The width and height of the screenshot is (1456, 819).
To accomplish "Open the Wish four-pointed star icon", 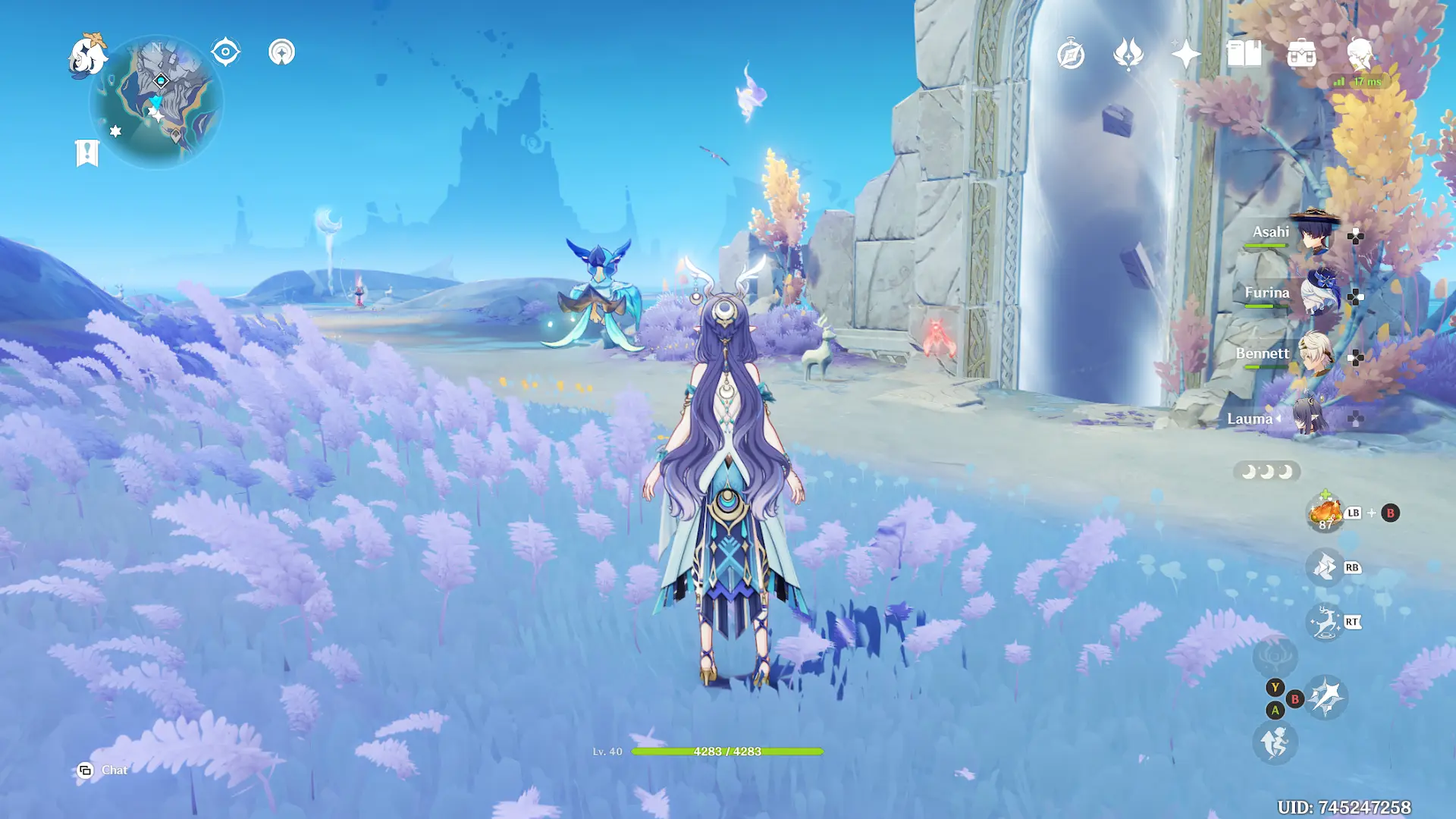I will (x=1186, y=55).
